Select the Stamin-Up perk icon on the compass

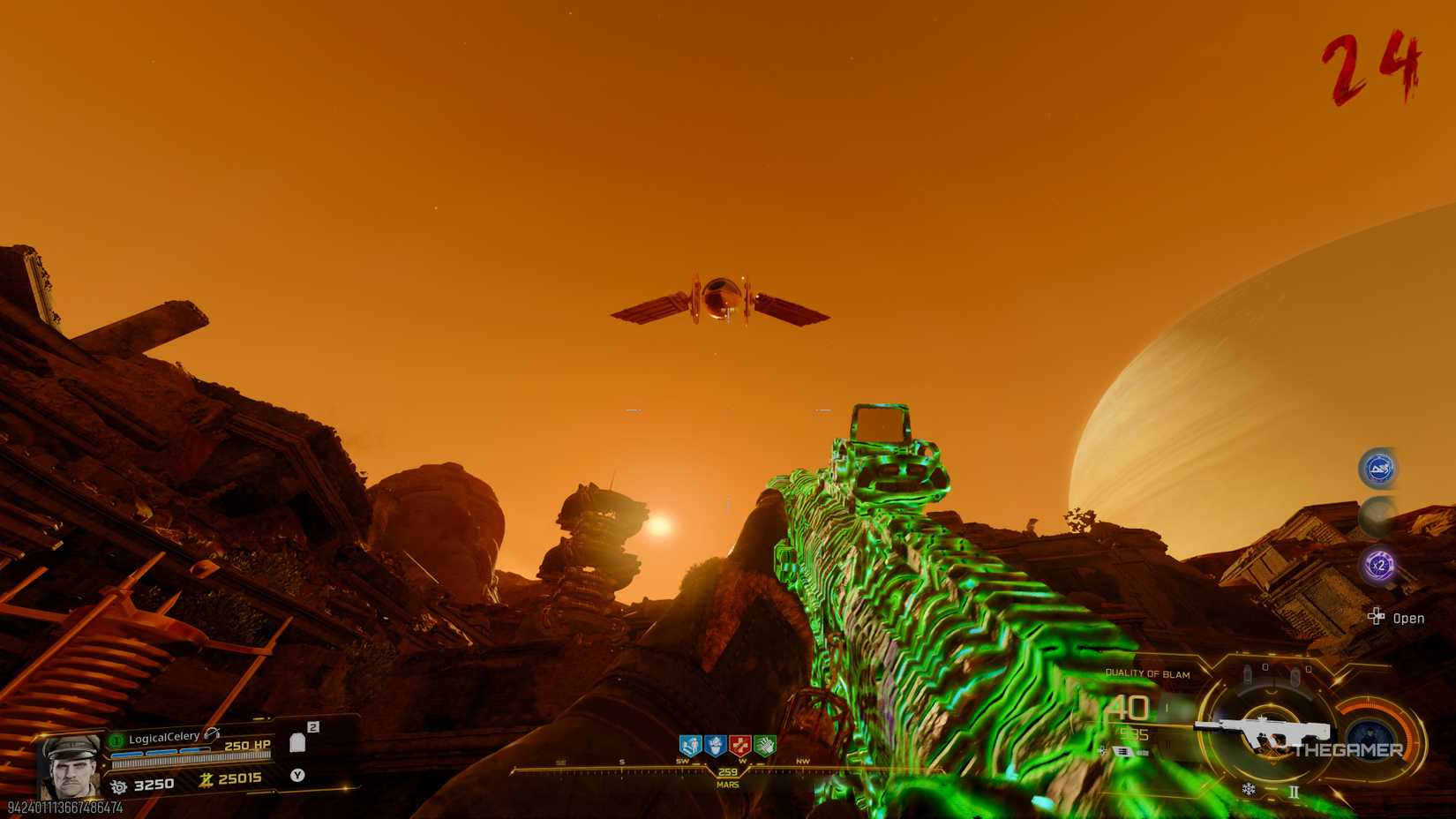[690, 745]
